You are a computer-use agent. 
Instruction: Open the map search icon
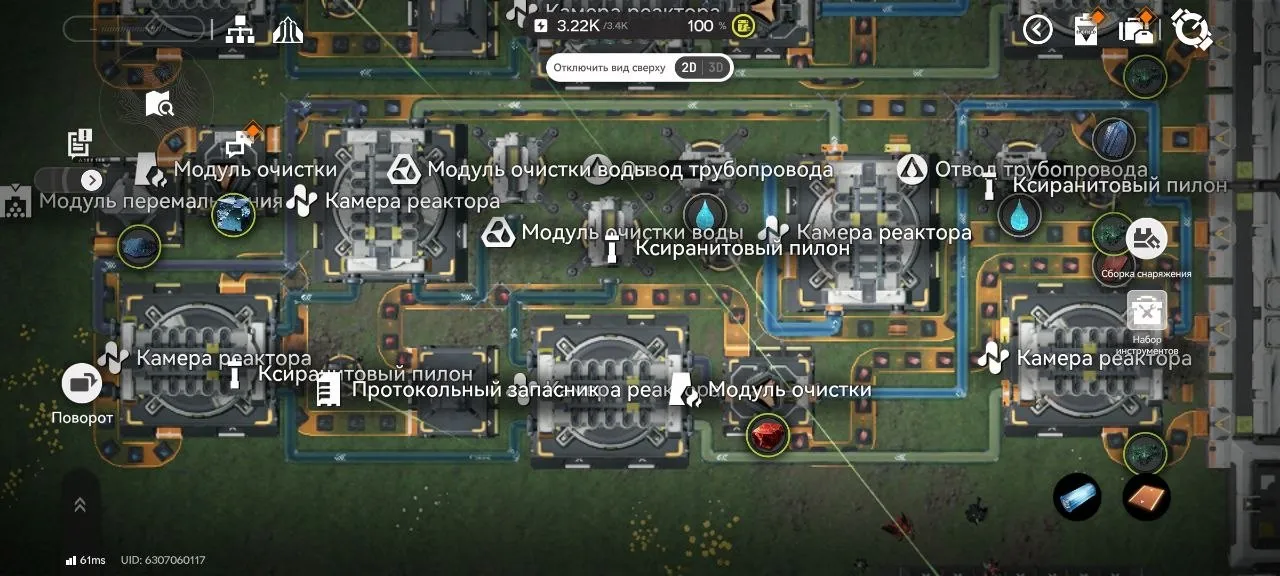(160, 103)
